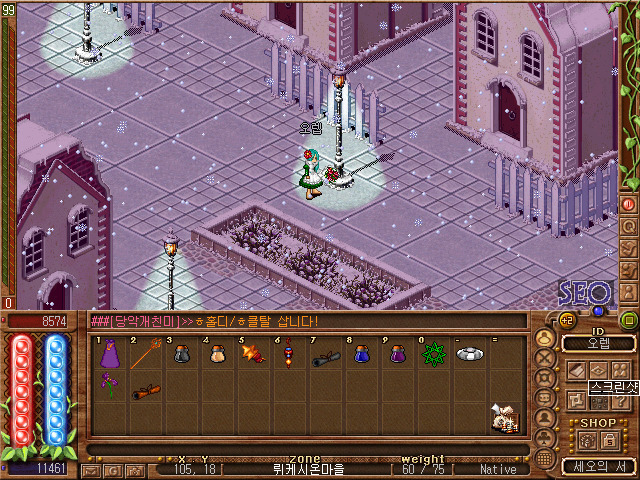This screenshot has width=640, height=480.
Task: Select the jeweled wand in slot 6
Action: tap(288, 355)
